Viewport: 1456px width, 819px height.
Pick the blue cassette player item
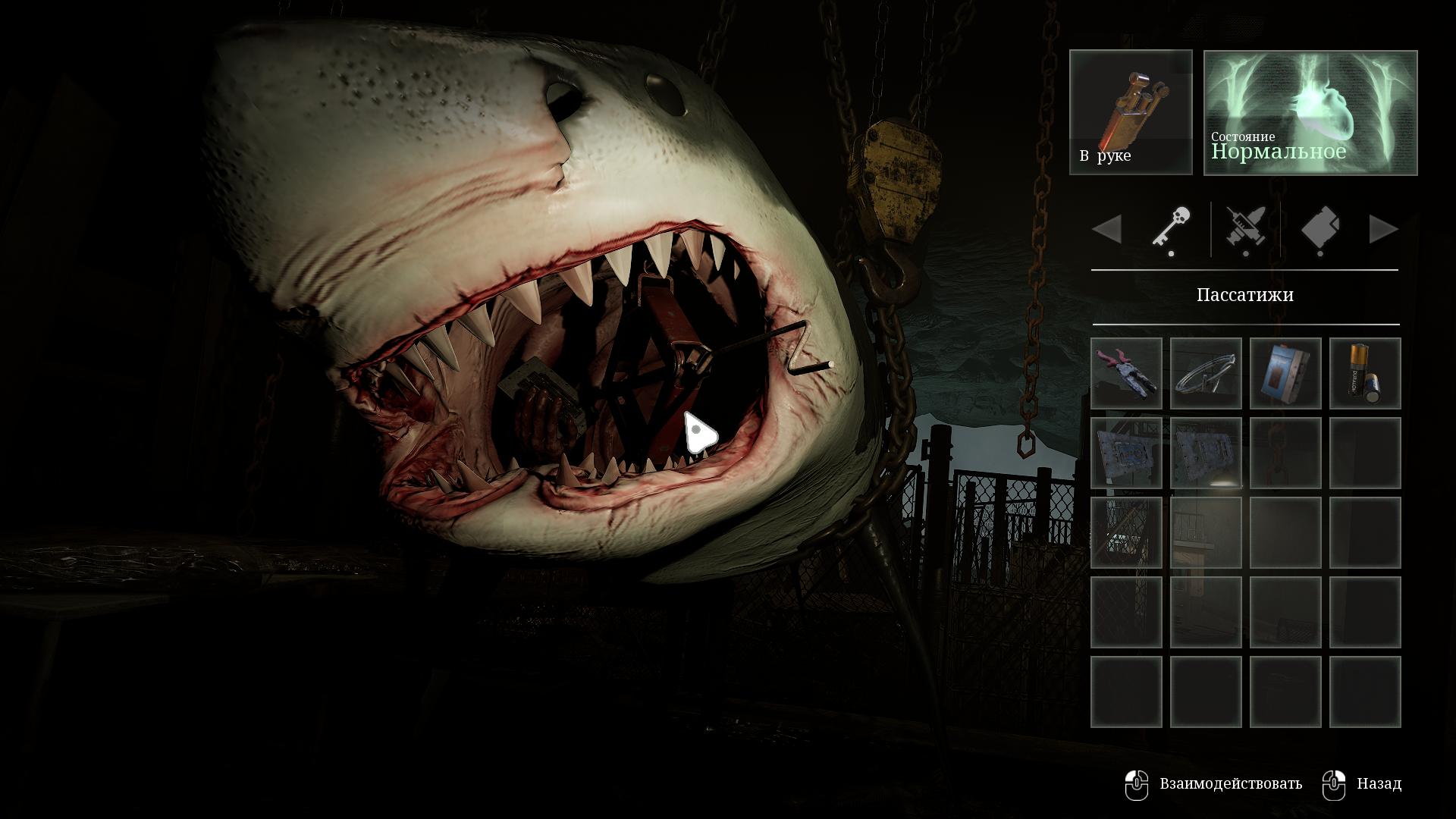point(1285,373)
